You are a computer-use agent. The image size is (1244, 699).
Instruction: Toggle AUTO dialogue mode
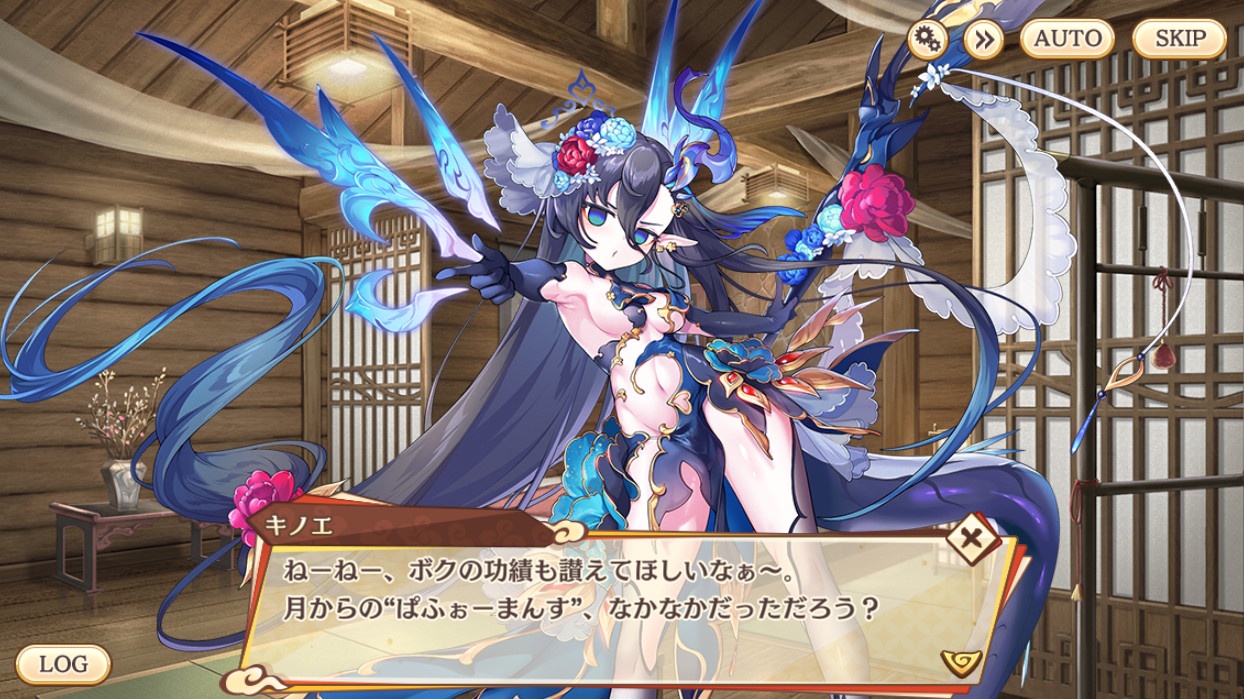click(x=1067, y=39)
